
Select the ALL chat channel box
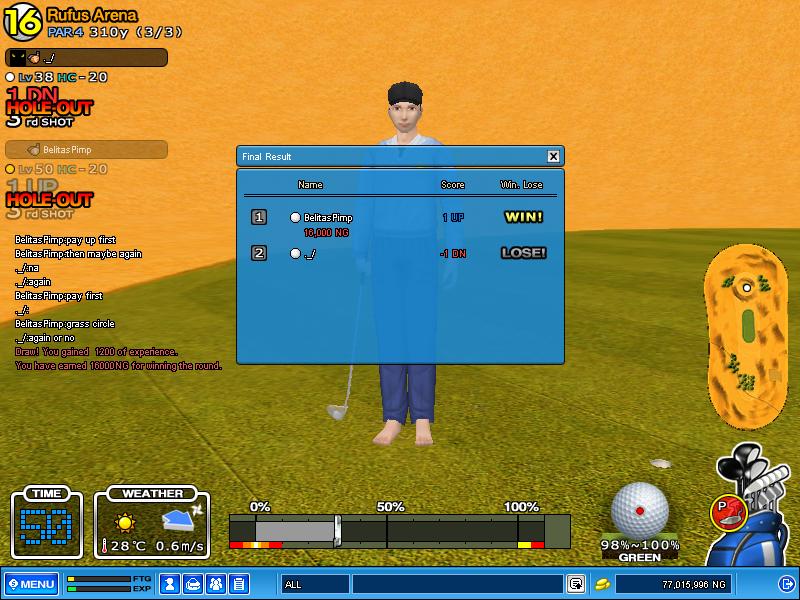[x=314, y=584]
